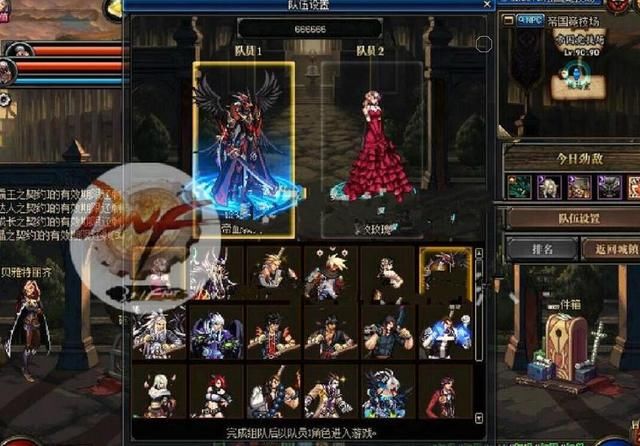The height and width of the screenshot is (446, 640).
Task: Choose the white-haired purple armored character portrait
Action: 216,333
